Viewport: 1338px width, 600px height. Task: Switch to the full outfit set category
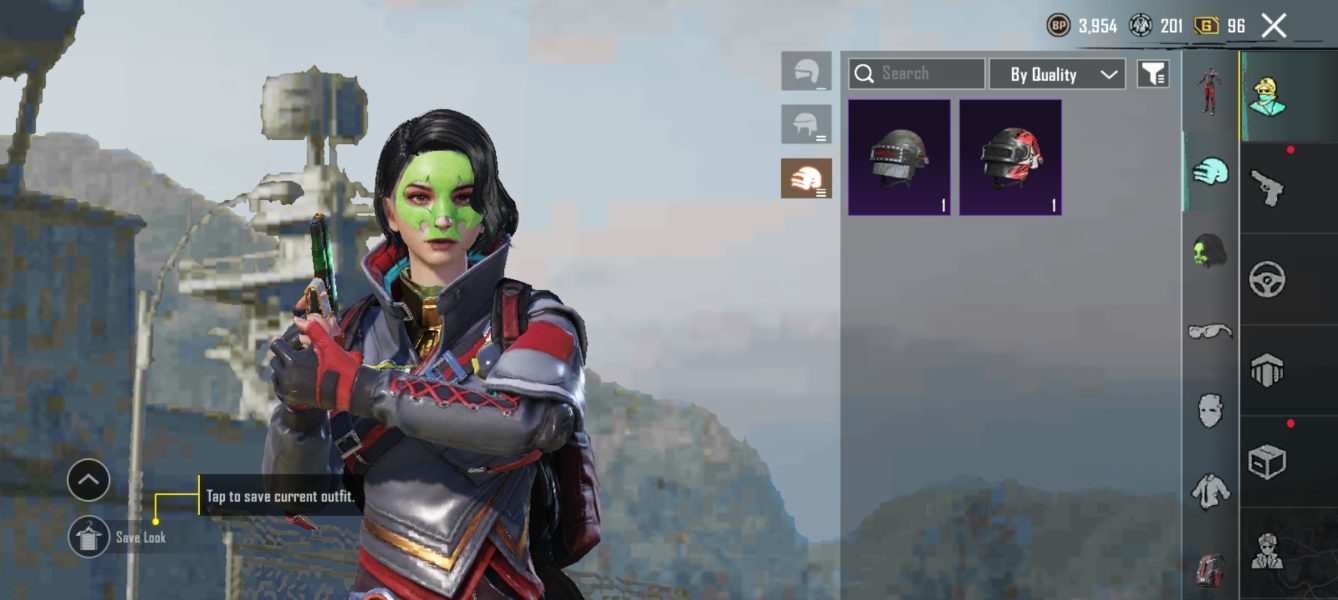1211,92
